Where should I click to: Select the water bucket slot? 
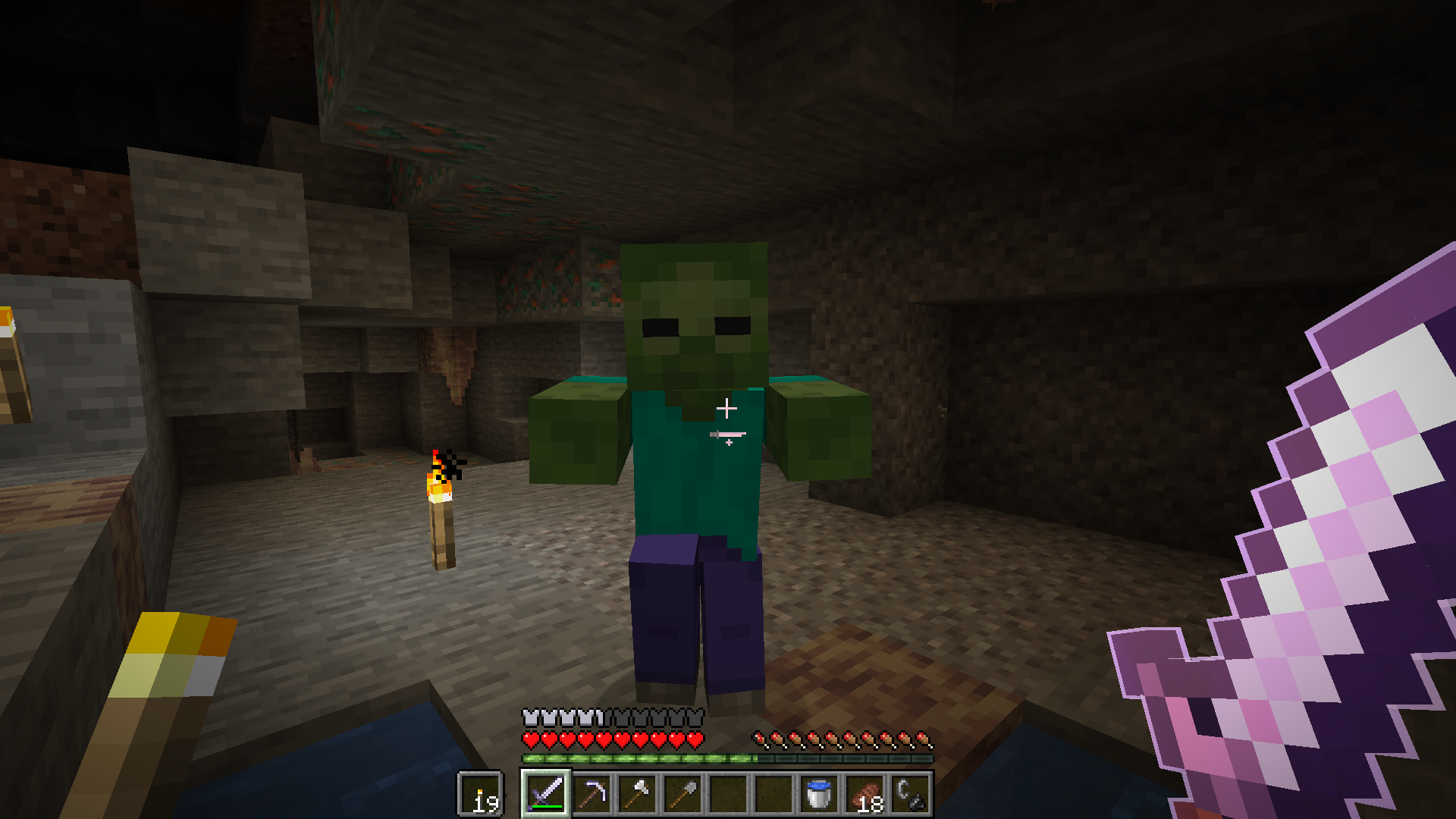coord(819,794)
